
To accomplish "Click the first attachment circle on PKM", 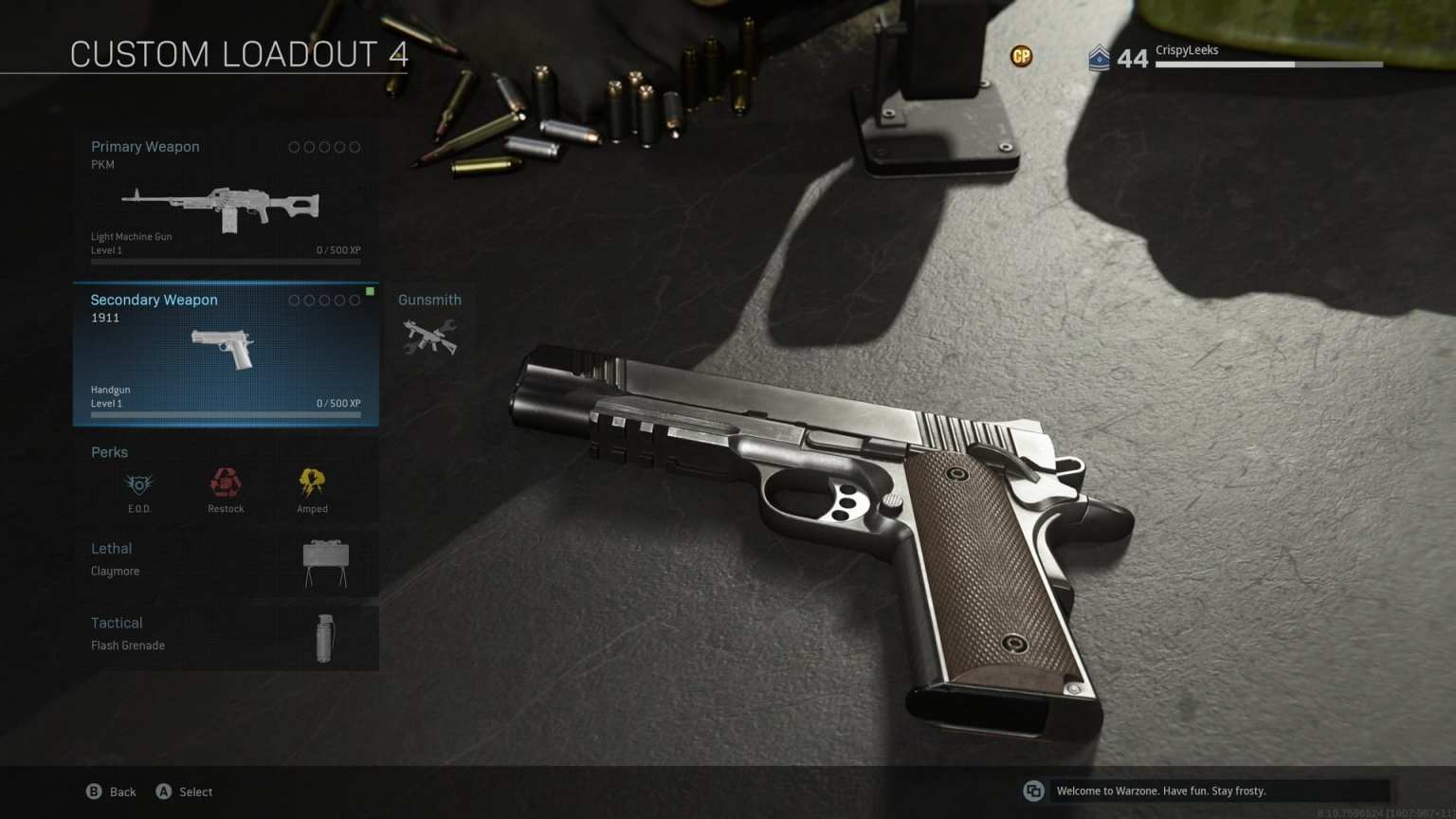I will coord(295,147).
